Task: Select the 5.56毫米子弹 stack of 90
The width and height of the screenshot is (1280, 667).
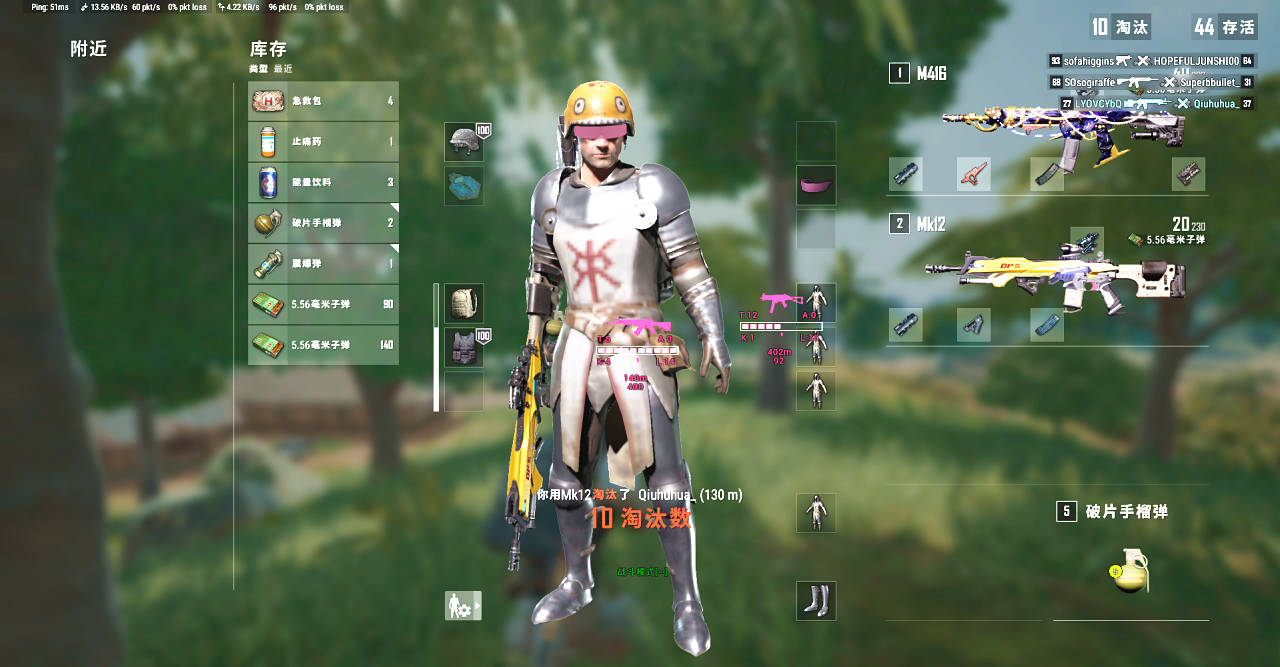Action: click(x=323, y=304)
